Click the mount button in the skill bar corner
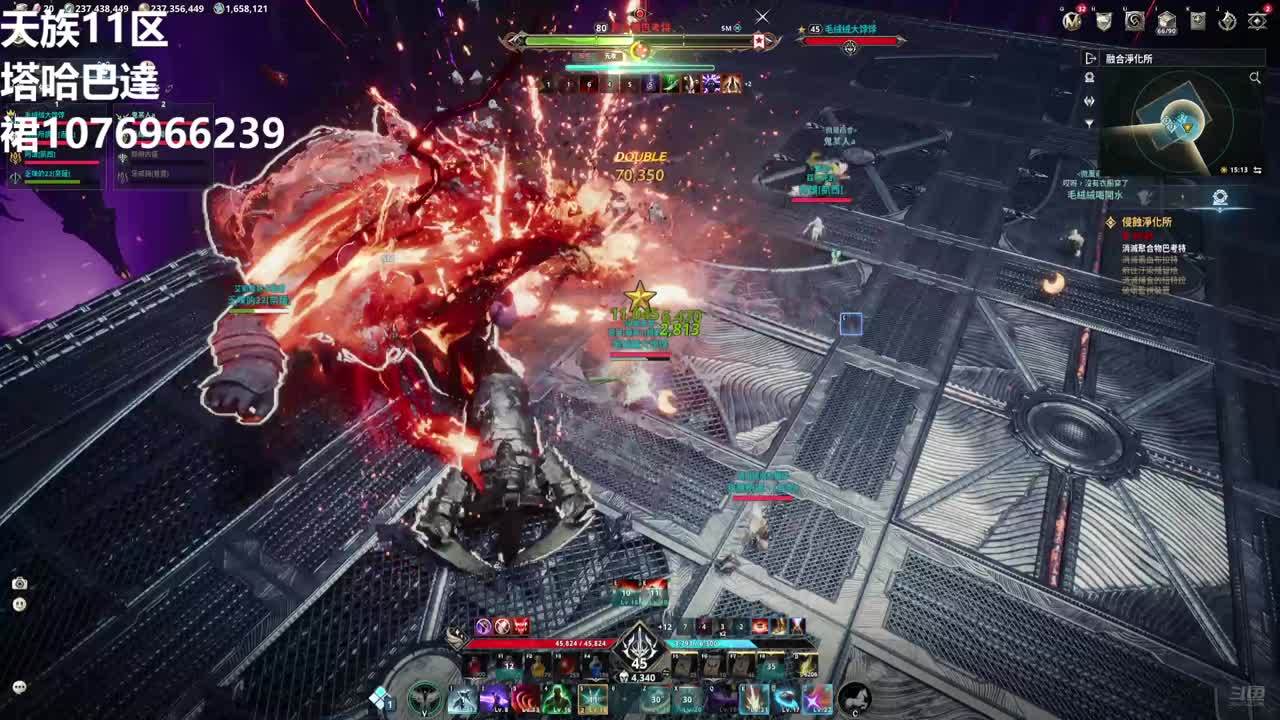Screen dimensions: 1280x720 pos(853,697)
